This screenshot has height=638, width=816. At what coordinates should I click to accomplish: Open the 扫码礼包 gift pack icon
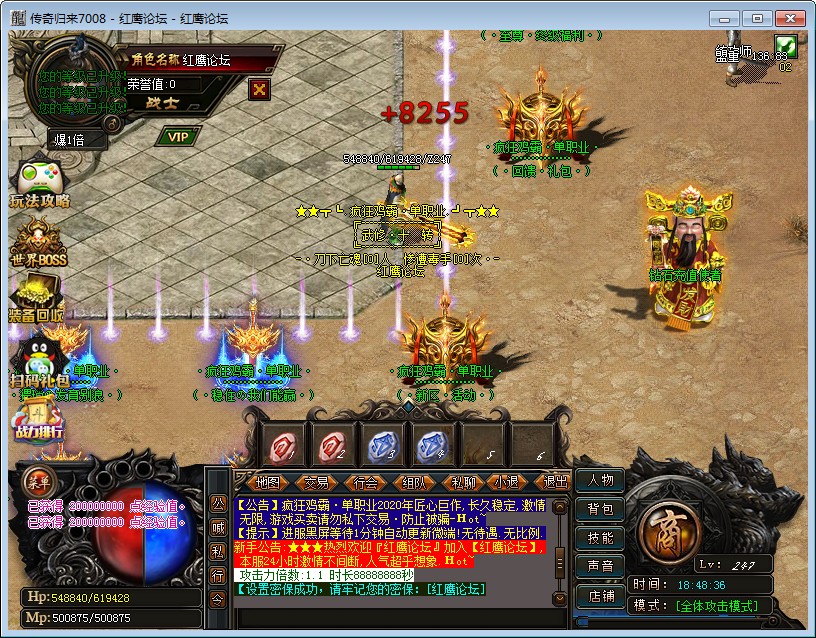click(38, 362)
